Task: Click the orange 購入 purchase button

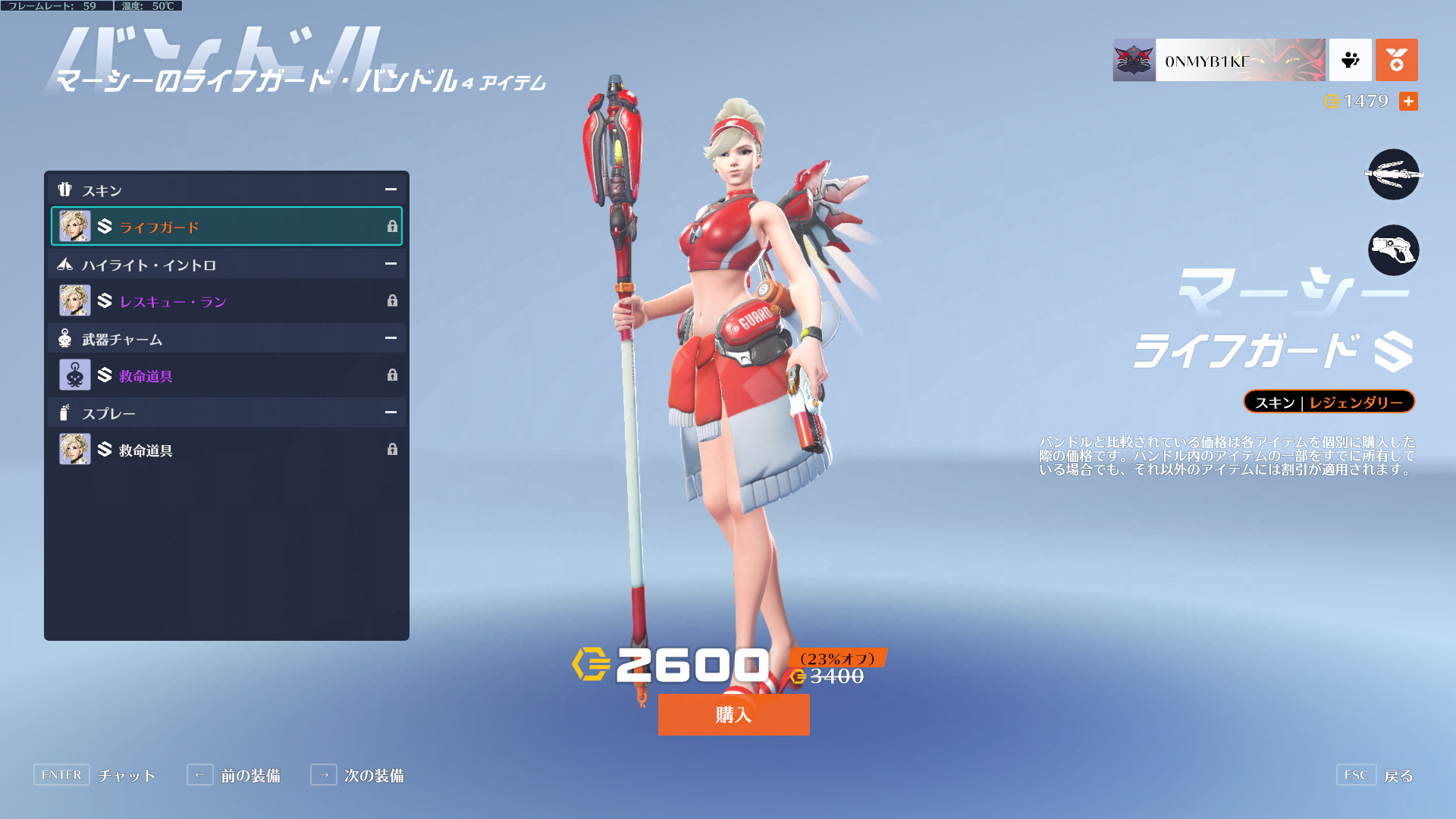Action: tap(733, 714)
